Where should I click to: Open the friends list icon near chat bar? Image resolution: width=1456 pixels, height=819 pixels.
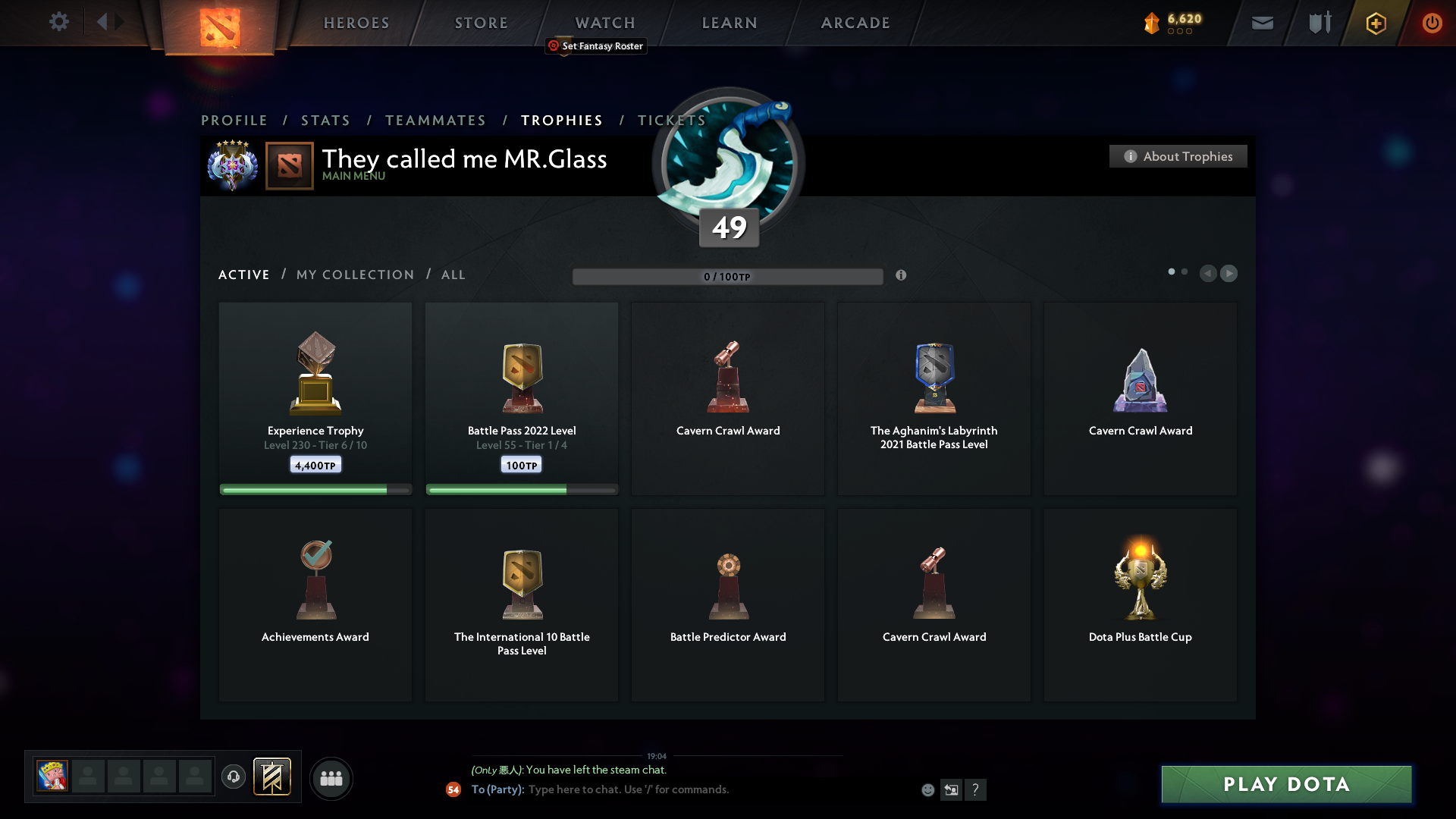pyautogui.click(x=331, y=778)
